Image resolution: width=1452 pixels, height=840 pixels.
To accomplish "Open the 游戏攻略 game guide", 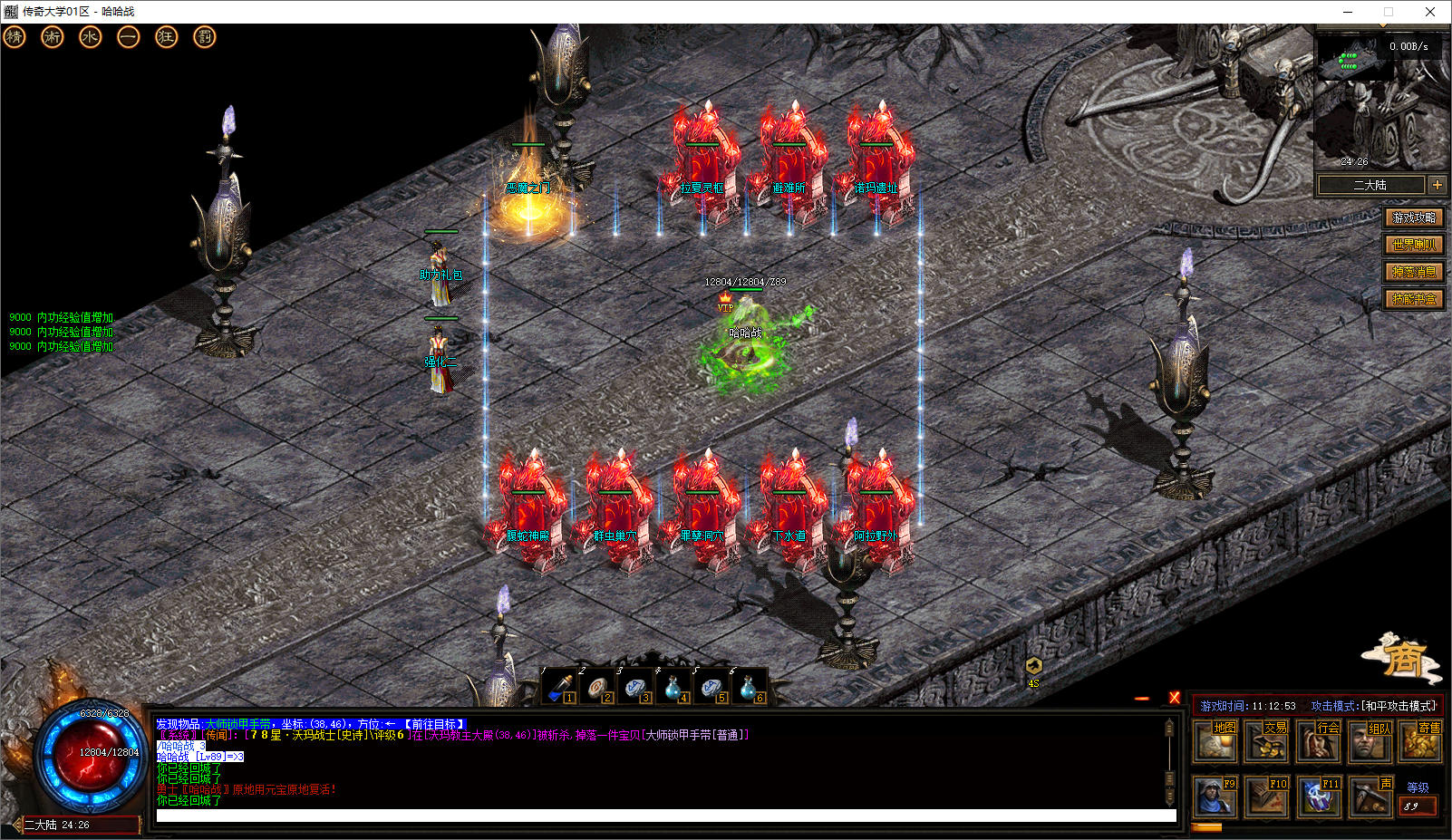I will [1414, 217].
